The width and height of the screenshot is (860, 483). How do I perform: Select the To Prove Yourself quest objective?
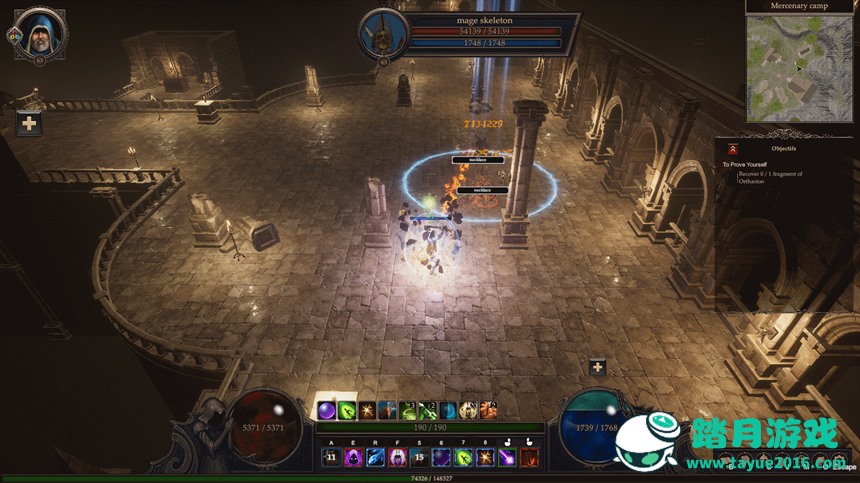tap(746, 164)
